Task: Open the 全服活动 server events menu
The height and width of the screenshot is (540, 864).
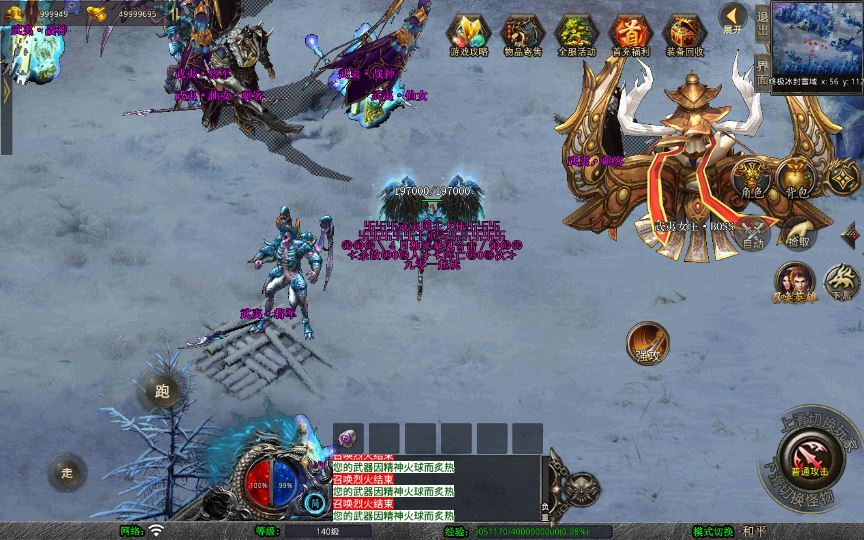Action: [x=576, y=34]
